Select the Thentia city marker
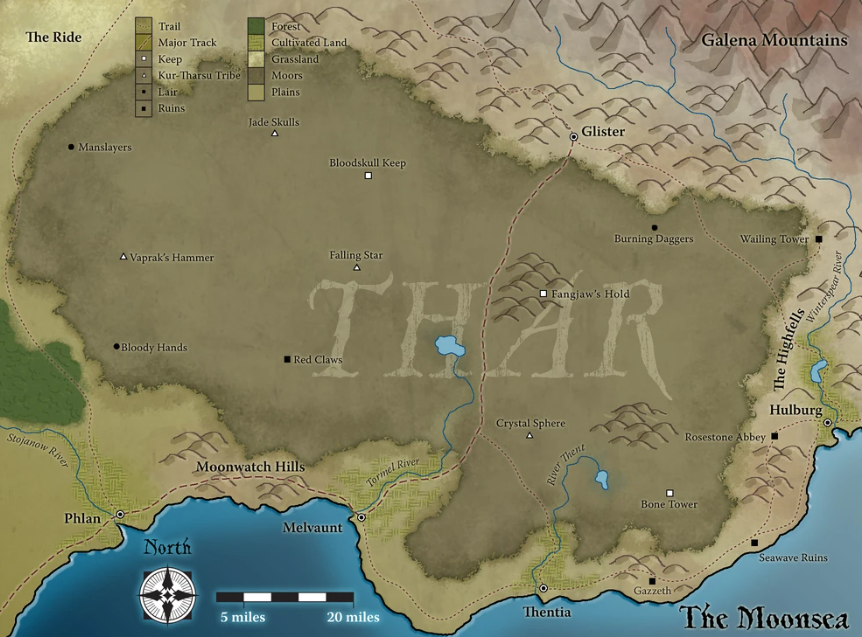This screenshot has width=862, height=637. (544, 588)
